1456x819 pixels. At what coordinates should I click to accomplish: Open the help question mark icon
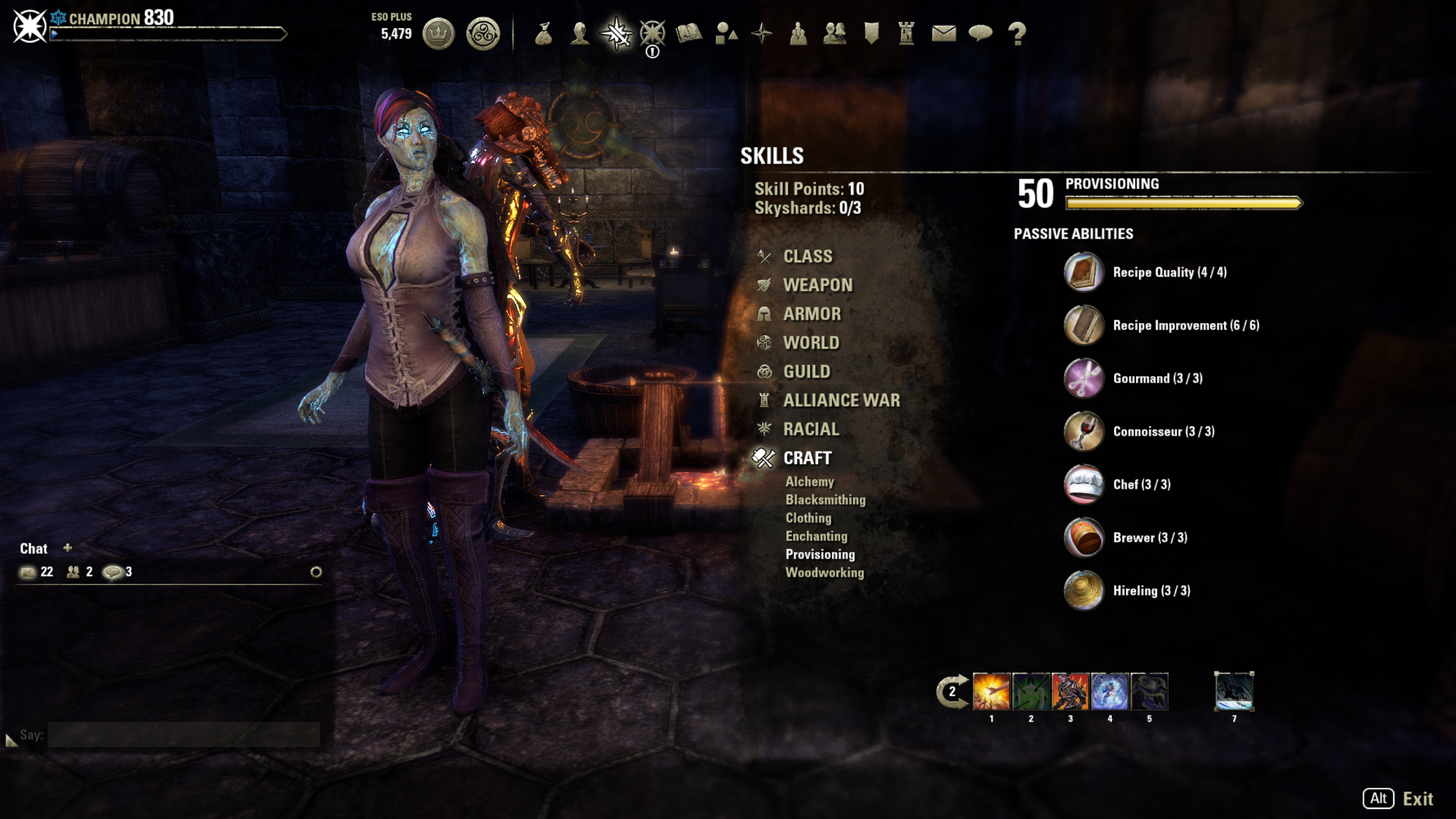click(1017, 33)
